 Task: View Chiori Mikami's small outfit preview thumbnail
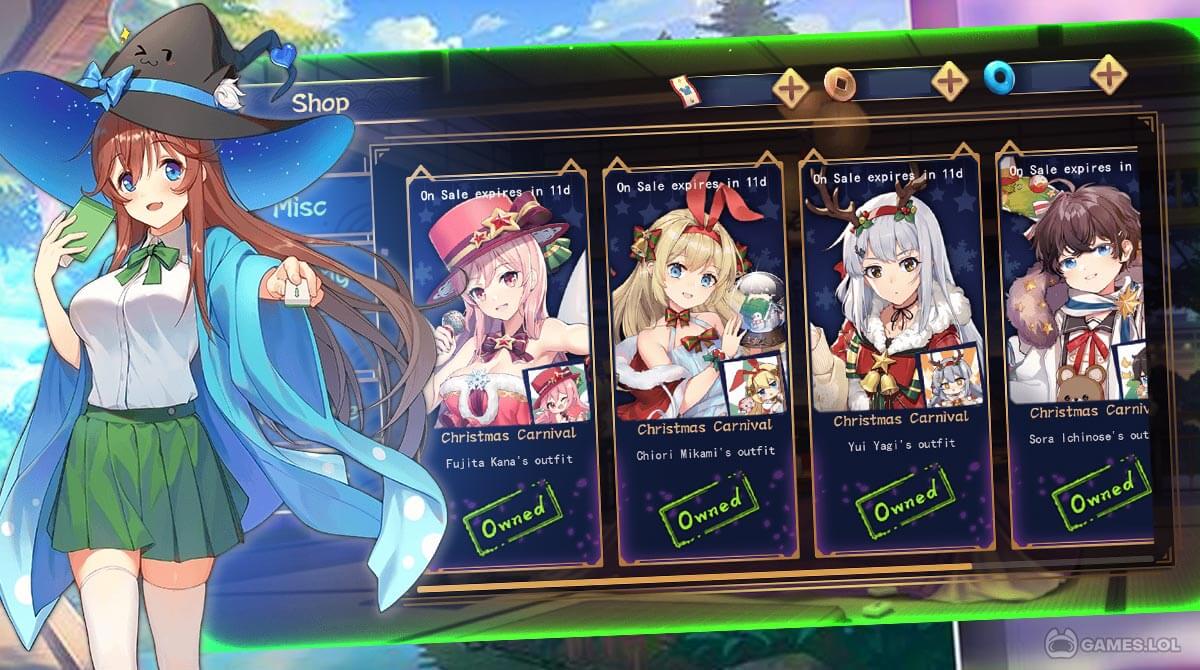click(x=752, y=387)
